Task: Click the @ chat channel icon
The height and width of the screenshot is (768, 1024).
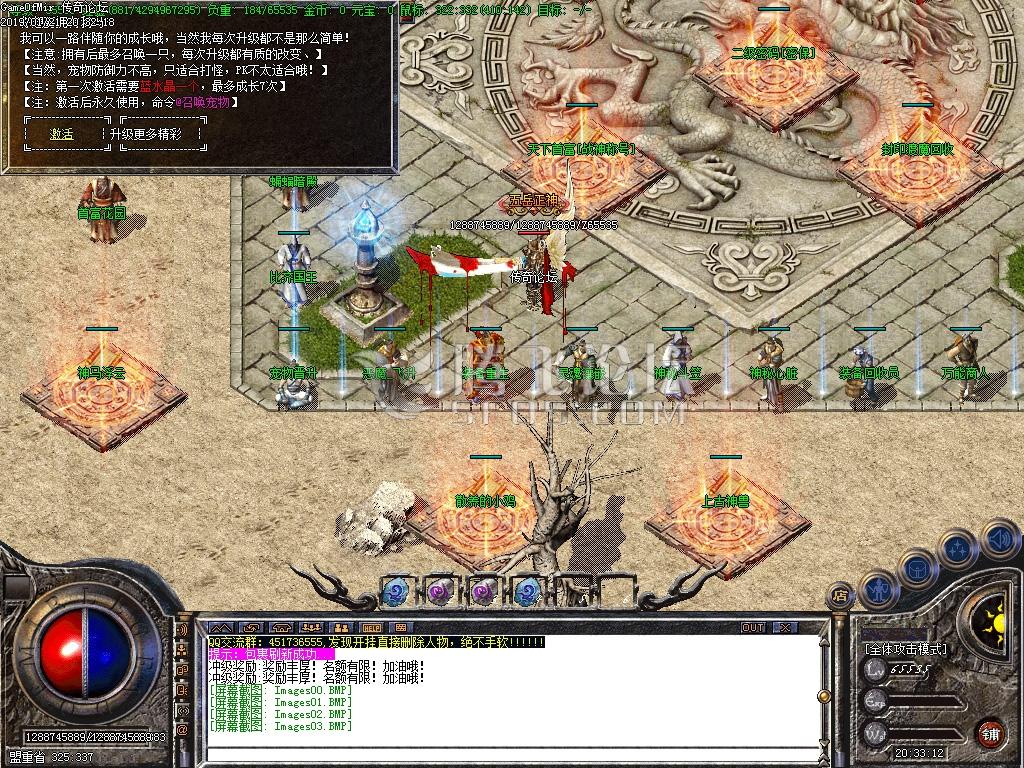Action: coord(183,731)
